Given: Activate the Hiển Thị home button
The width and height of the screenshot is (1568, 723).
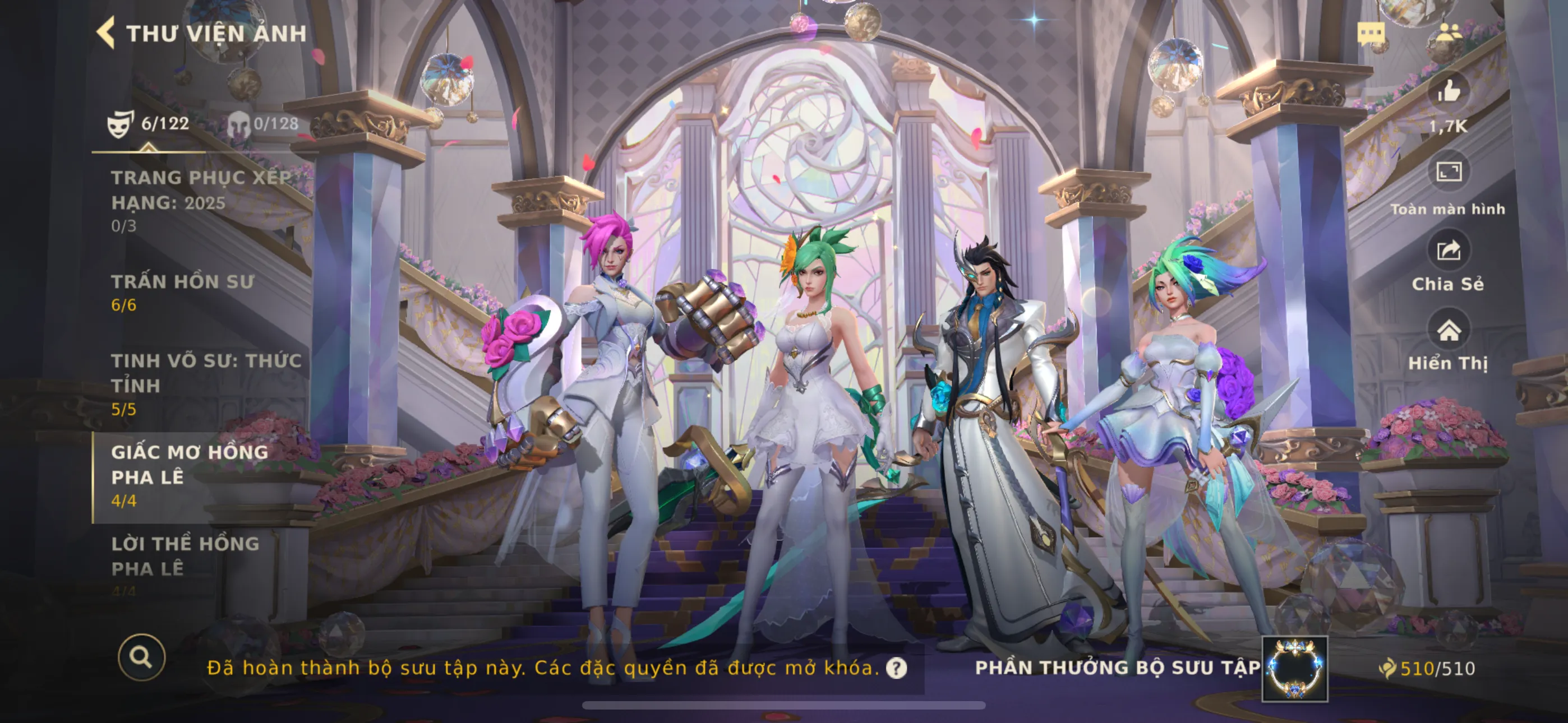Looking at the screenshot, I should 1448,331.
